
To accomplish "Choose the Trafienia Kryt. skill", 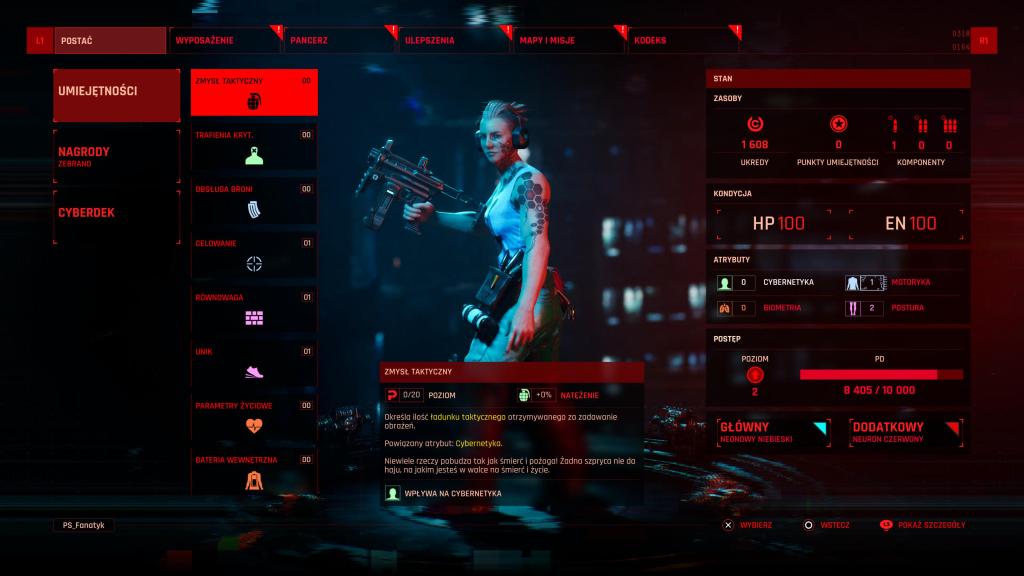I will 254,146.
